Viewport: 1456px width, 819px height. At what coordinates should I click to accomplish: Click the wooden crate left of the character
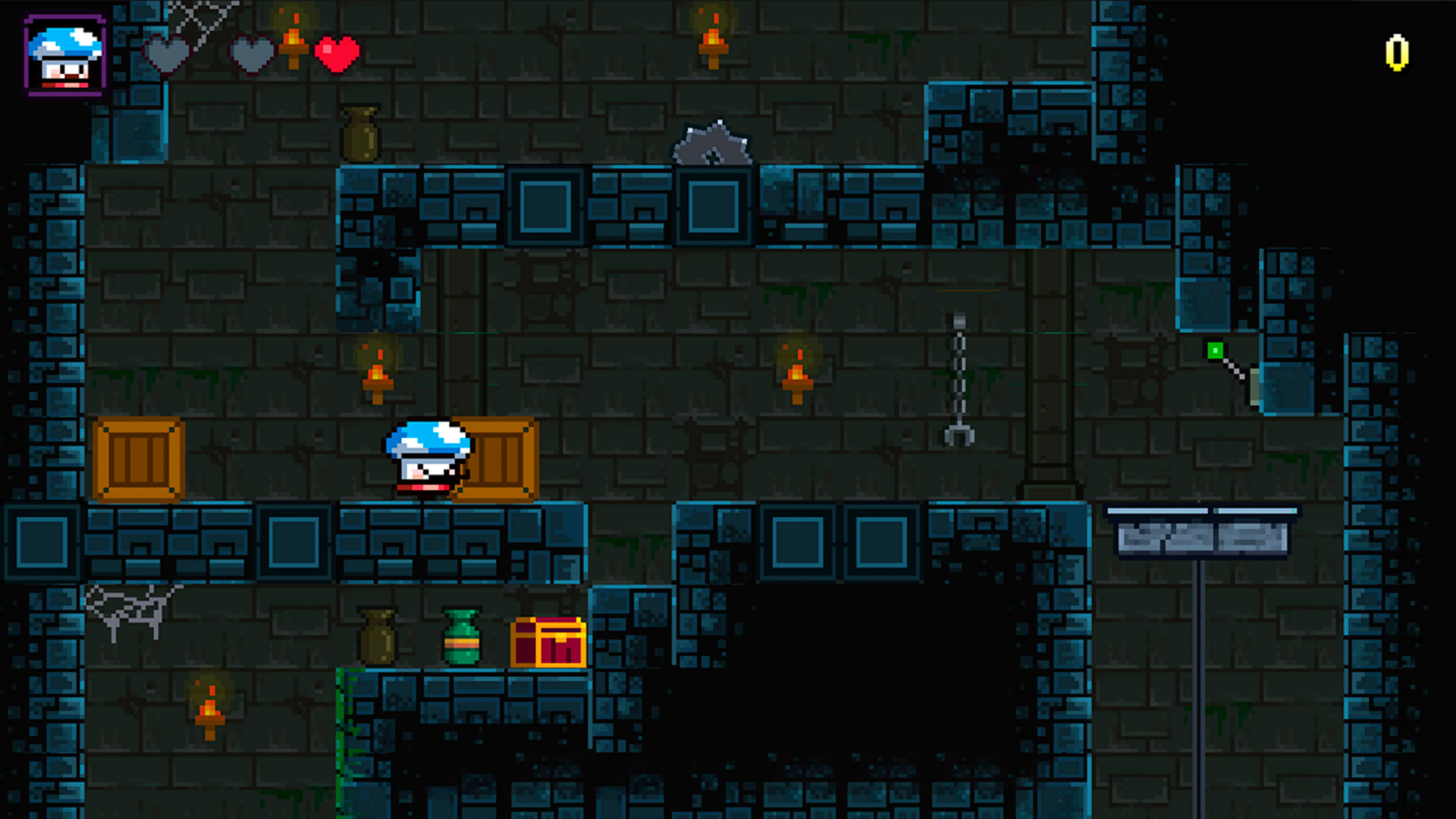138,458
